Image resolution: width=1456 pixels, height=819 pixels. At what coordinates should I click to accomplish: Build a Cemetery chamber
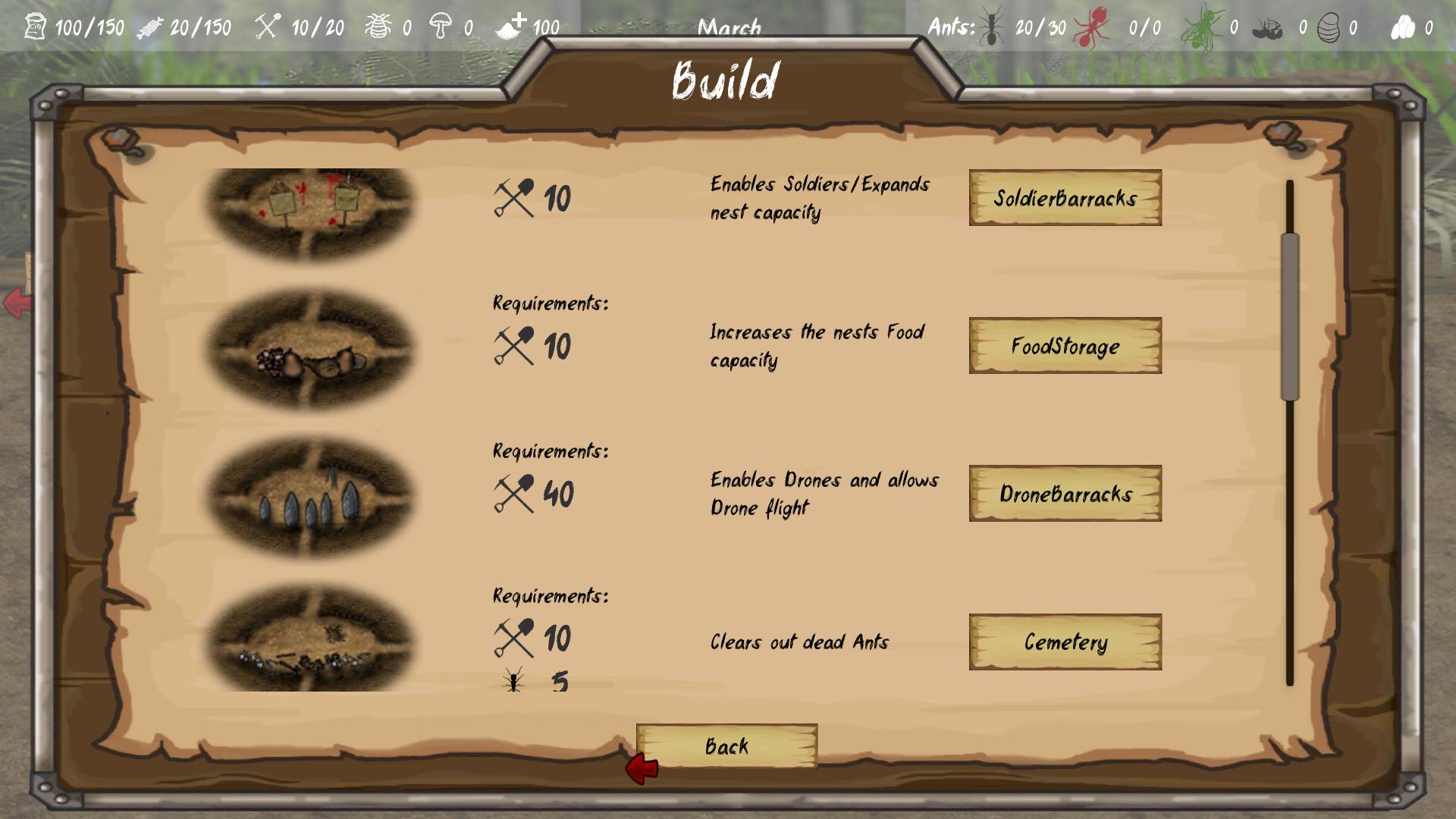pyautogui.click(x=1065, y=642)
